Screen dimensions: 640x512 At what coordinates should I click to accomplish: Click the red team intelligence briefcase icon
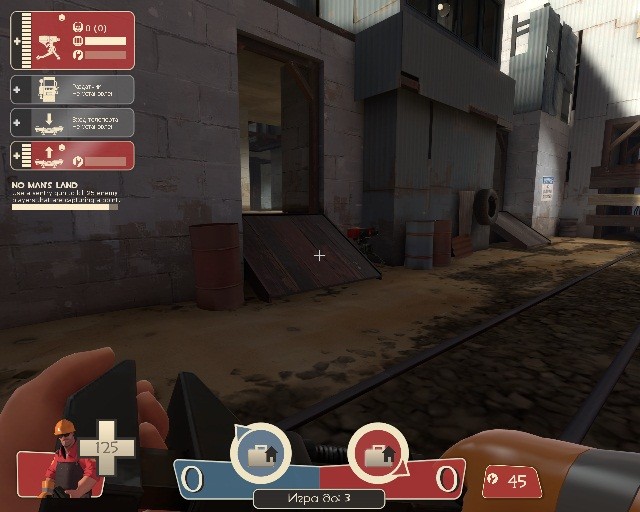click(377, 454)
